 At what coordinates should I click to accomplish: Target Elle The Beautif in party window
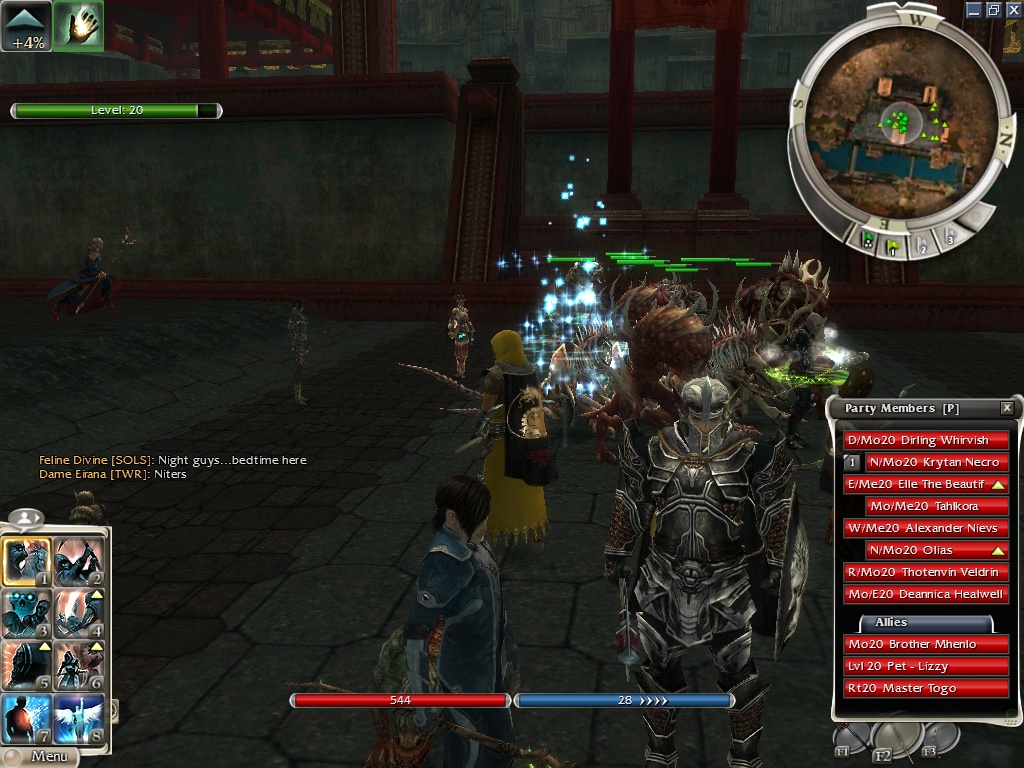coord(917,484)
